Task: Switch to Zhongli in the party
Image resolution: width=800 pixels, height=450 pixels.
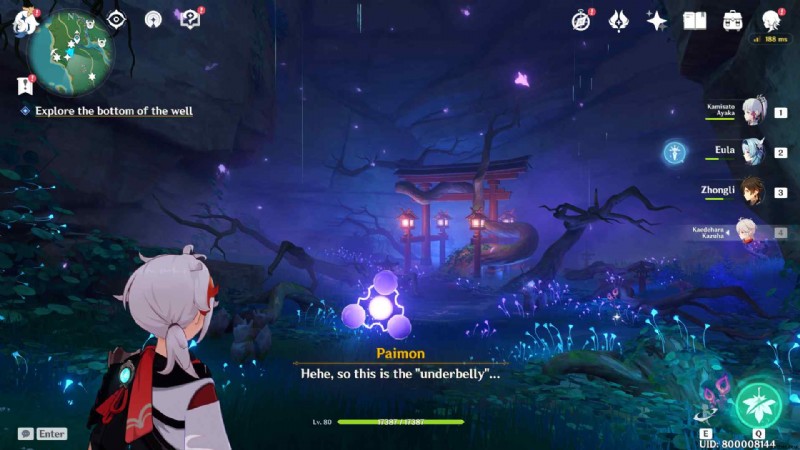Action: point(753,192)
